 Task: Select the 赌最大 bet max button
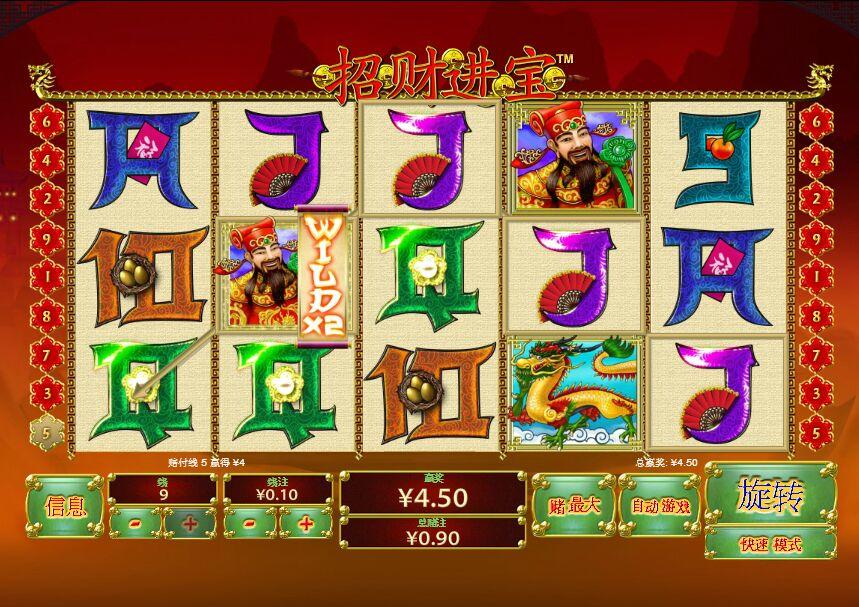click(x=573, y=506)
